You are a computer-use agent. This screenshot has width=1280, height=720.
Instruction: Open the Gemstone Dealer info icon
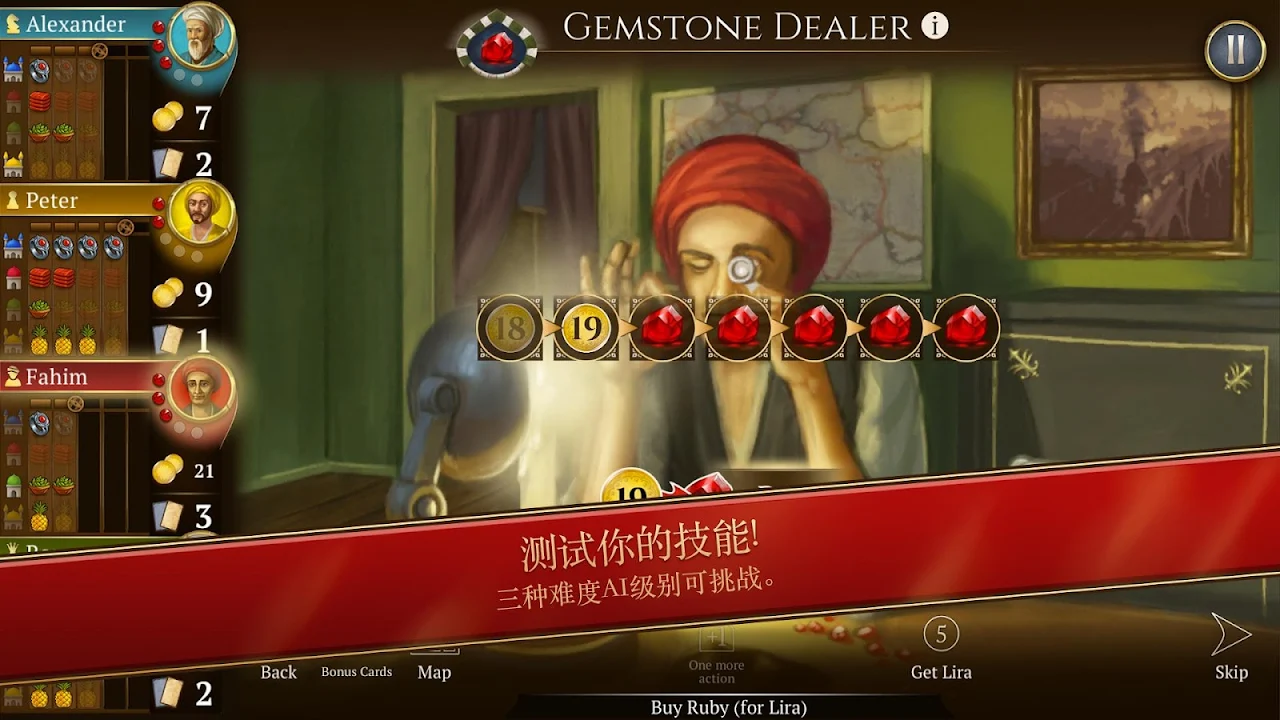point(935,27)
